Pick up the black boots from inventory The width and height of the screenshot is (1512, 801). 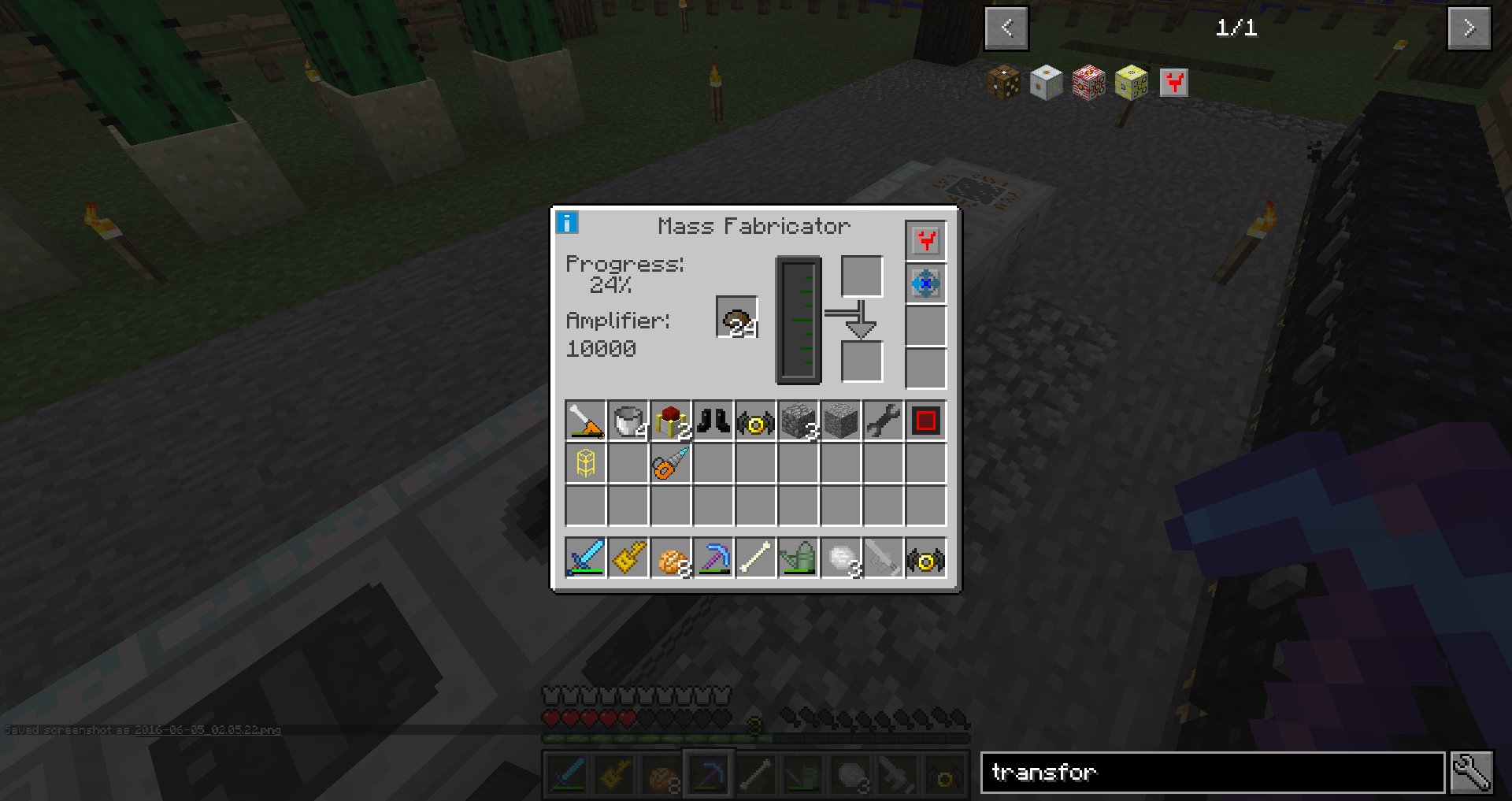point(713,421)
